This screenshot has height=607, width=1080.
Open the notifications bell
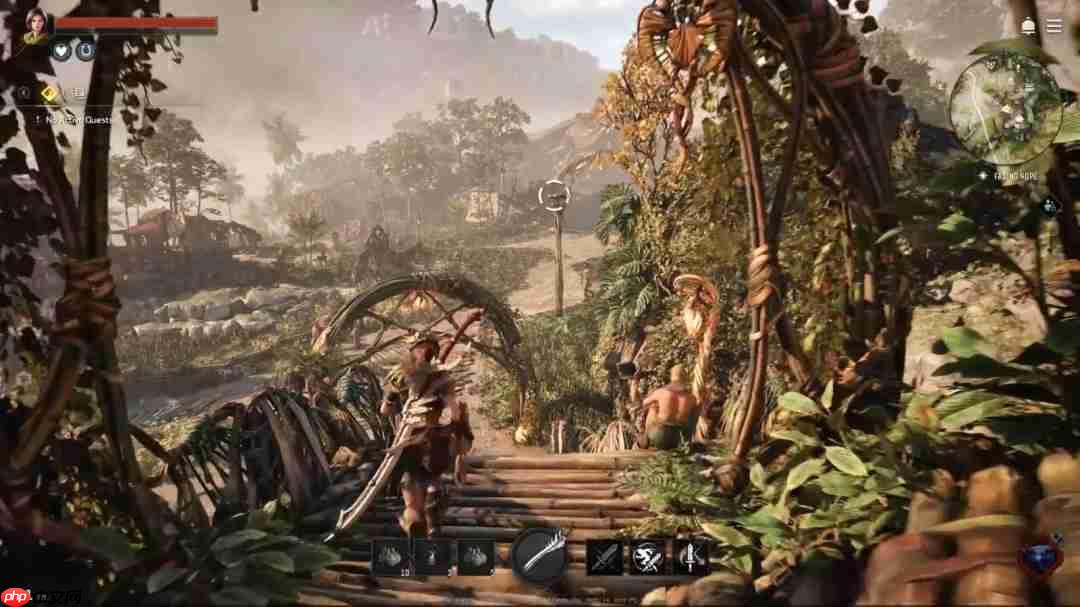[1028, 26]
